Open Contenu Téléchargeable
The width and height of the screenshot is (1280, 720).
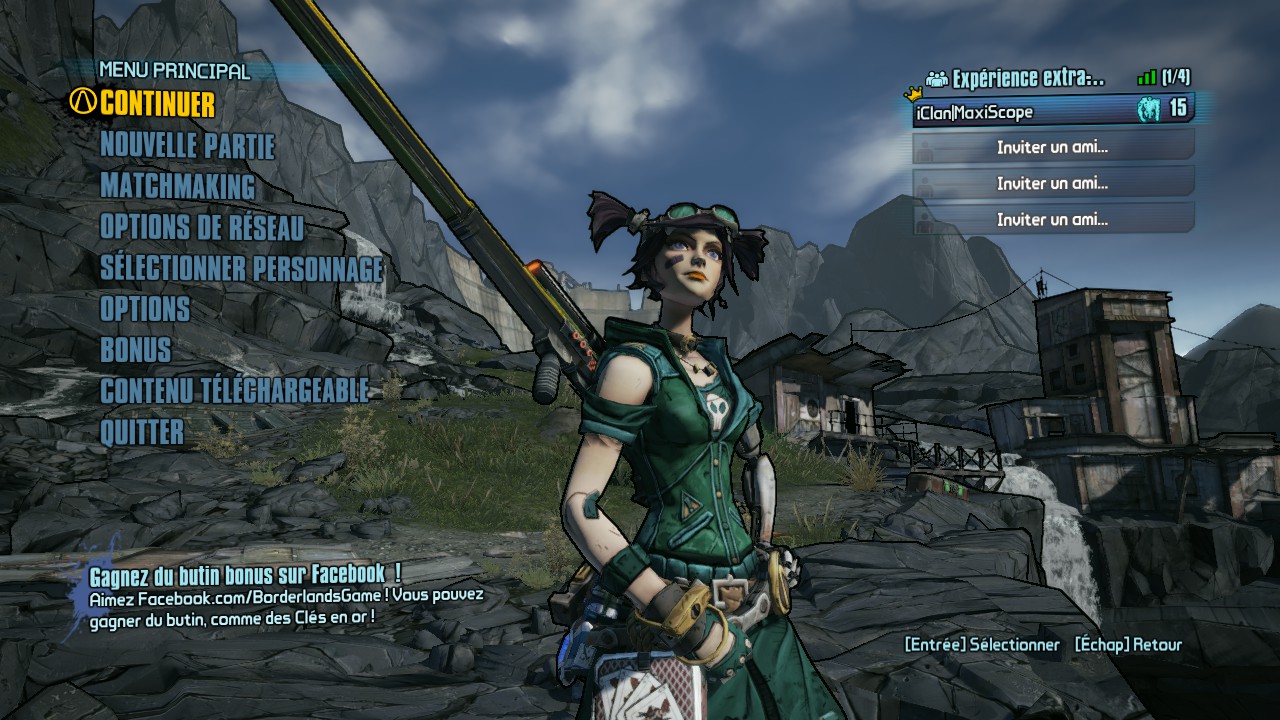coord(234,391)
